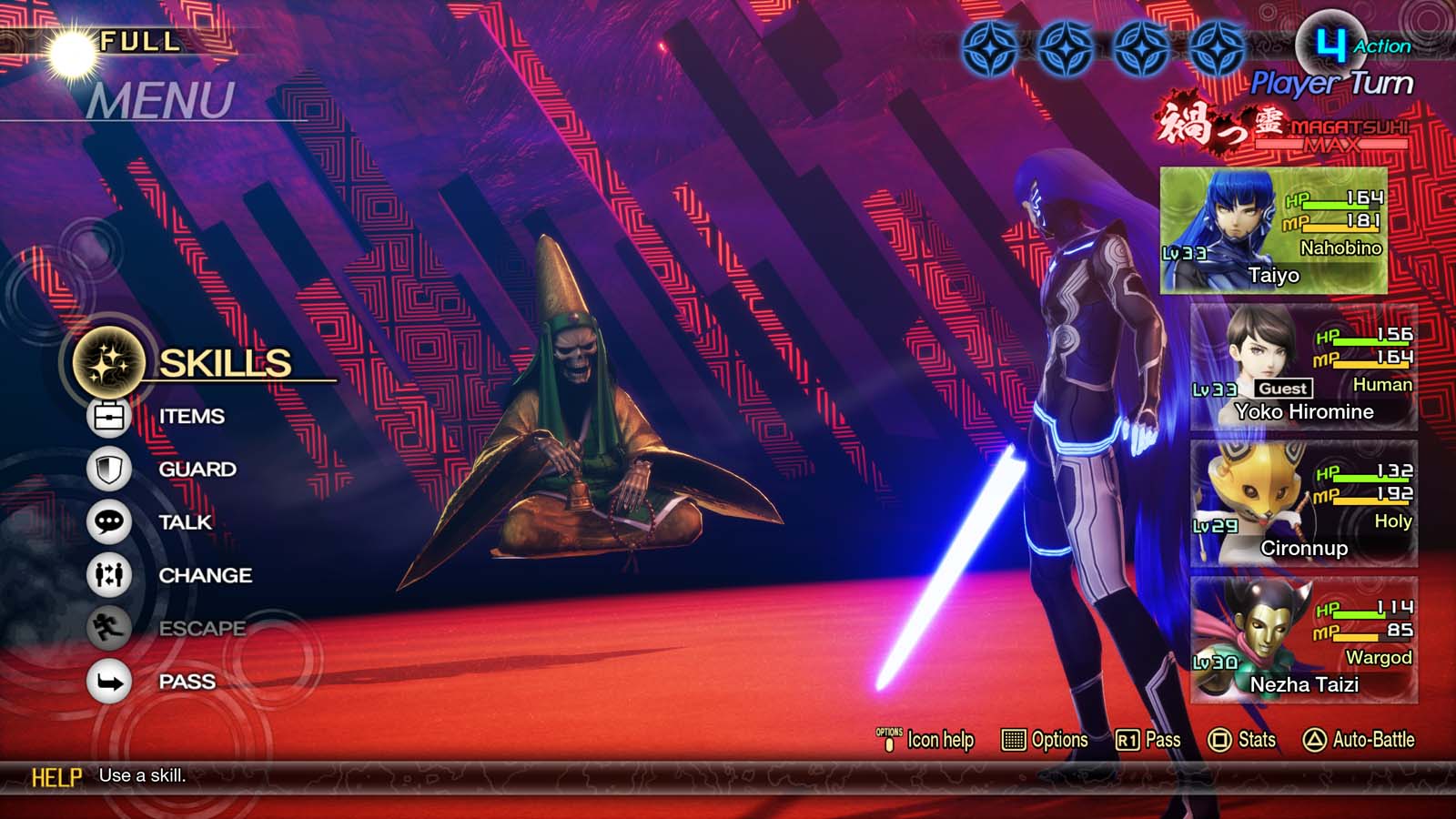Screen dimensions: 1456x819
Task: Select the Escape running icon
Action: coord(109,629)
